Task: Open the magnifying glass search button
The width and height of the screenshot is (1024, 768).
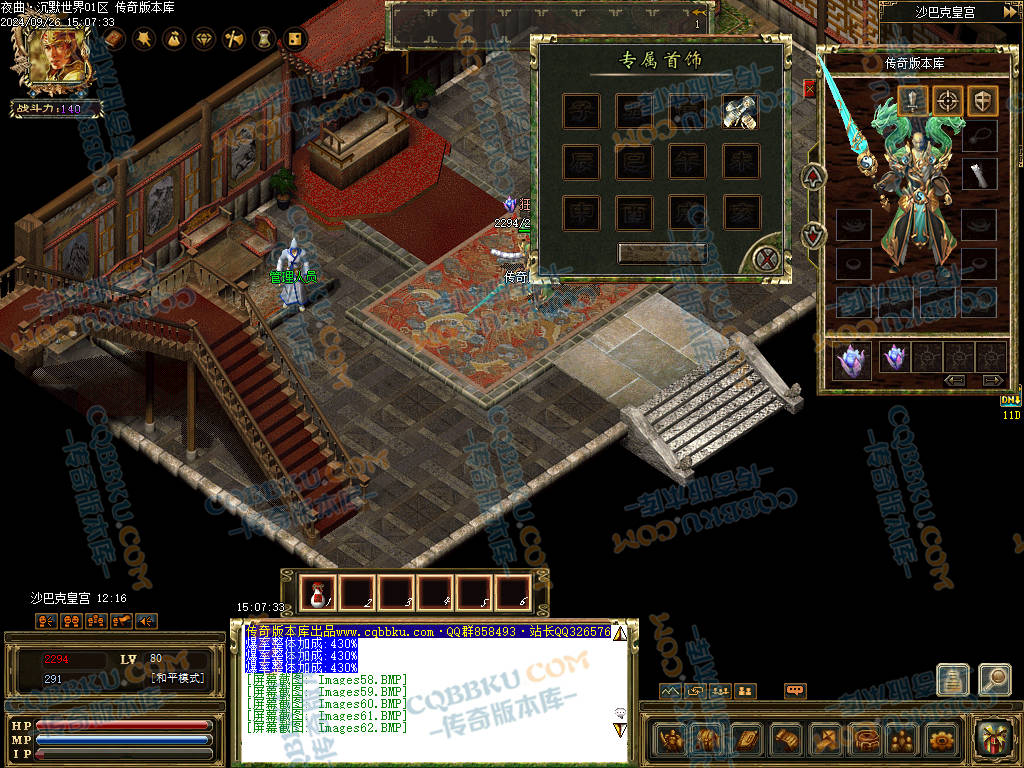Action: tap(994, 679)
